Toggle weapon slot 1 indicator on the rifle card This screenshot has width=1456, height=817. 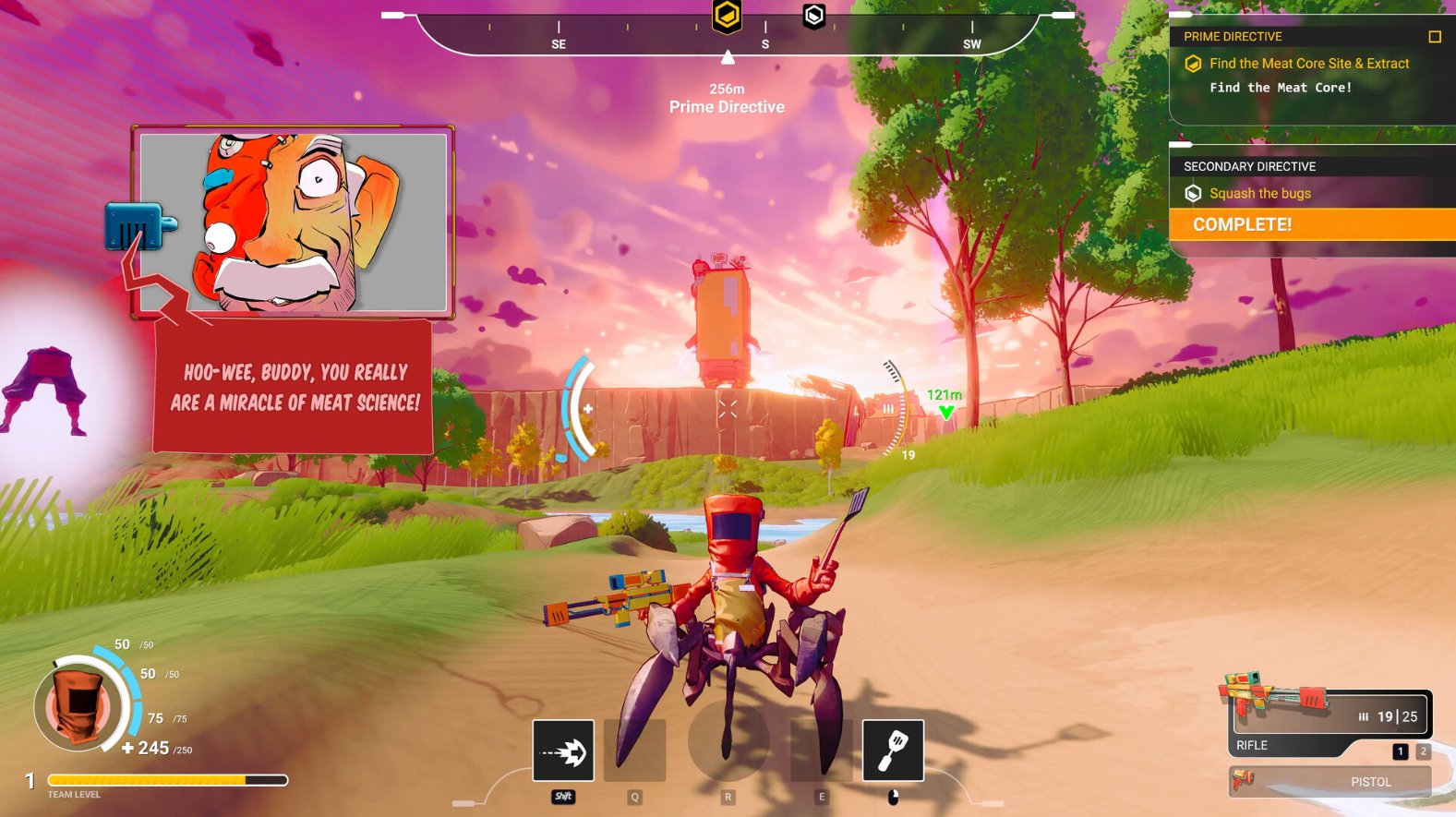coord(1401,751)
